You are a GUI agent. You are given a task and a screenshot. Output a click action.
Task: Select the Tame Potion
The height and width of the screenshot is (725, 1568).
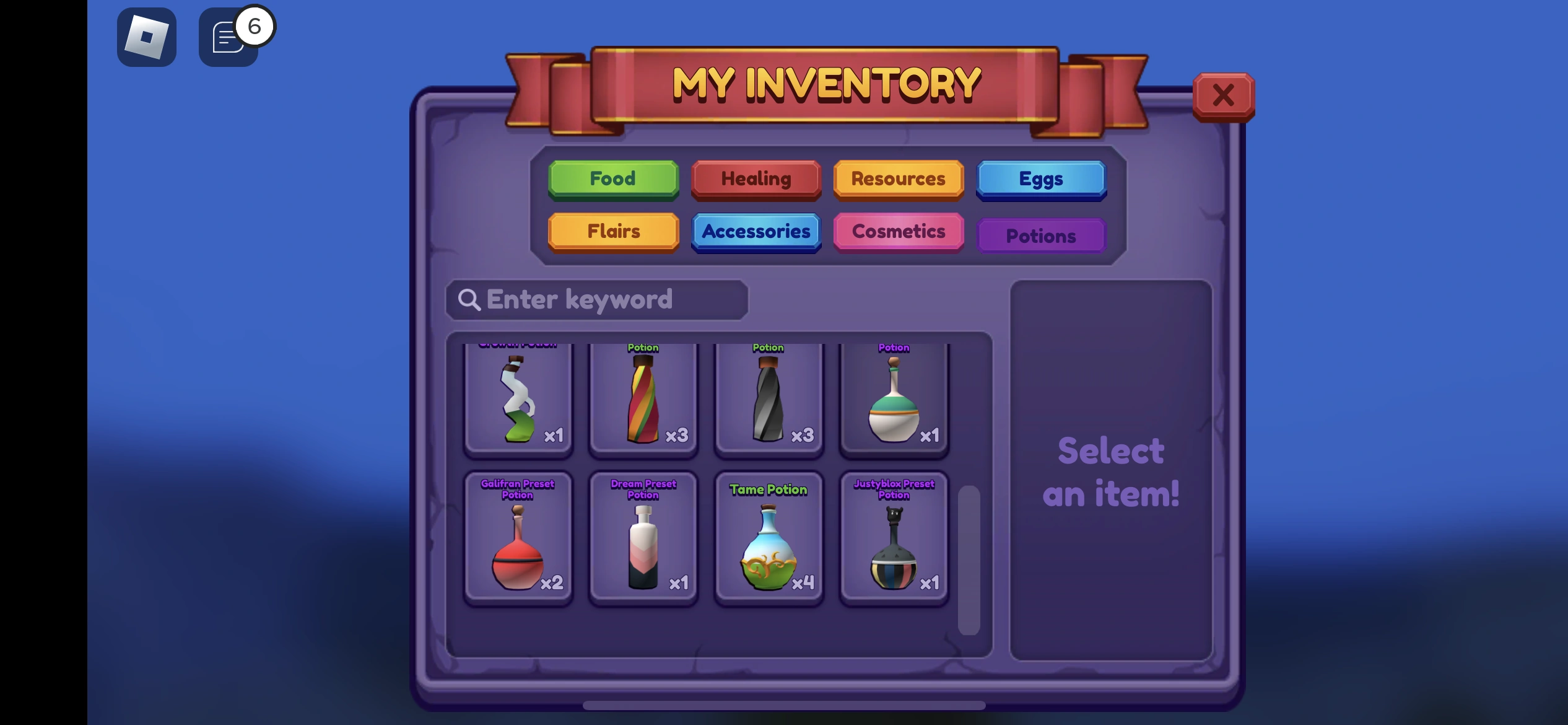point(769,539)
